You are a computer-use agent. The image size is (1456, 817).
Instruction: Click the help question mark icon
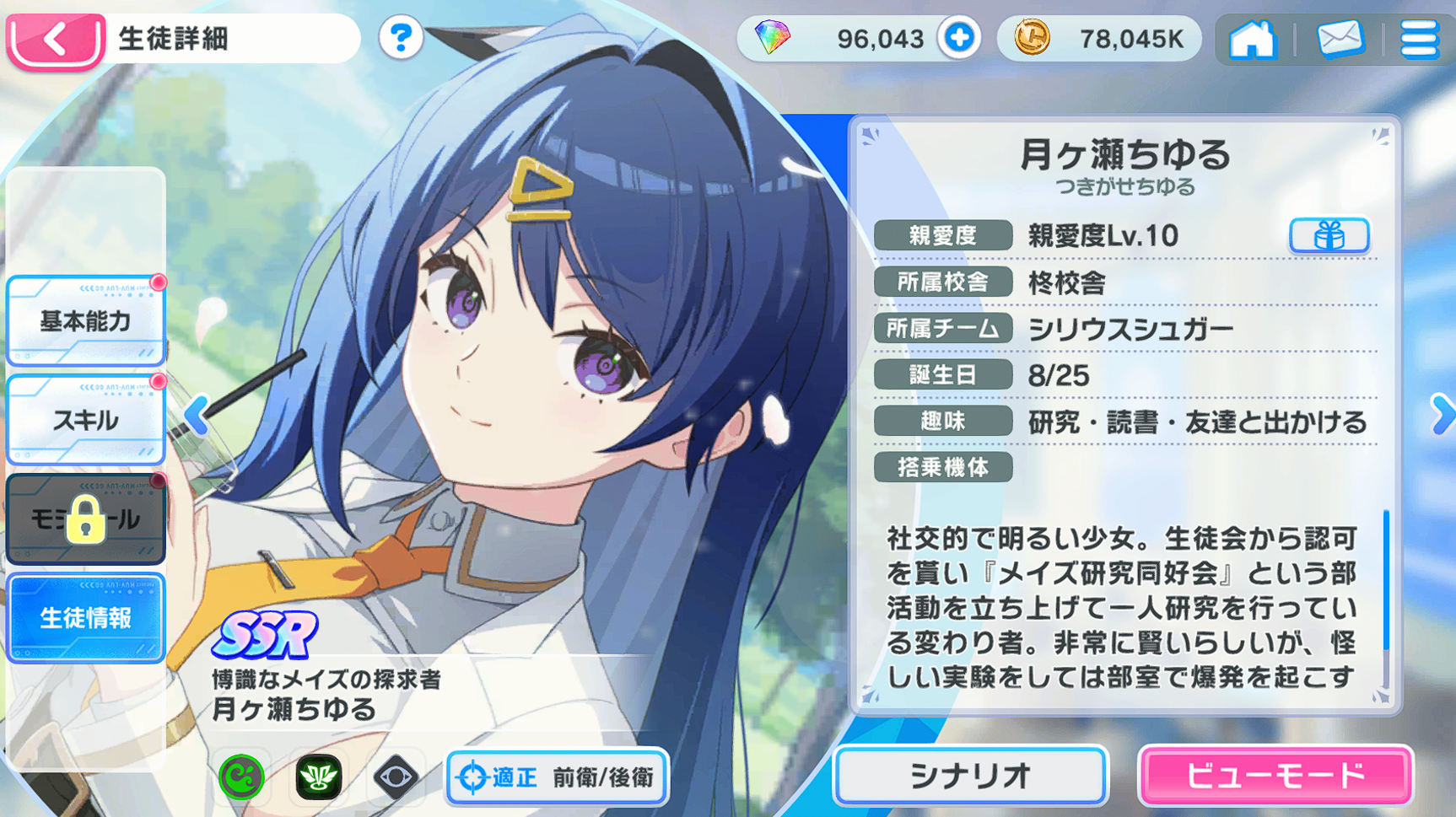pyautogui.click(x=401, y=39)
